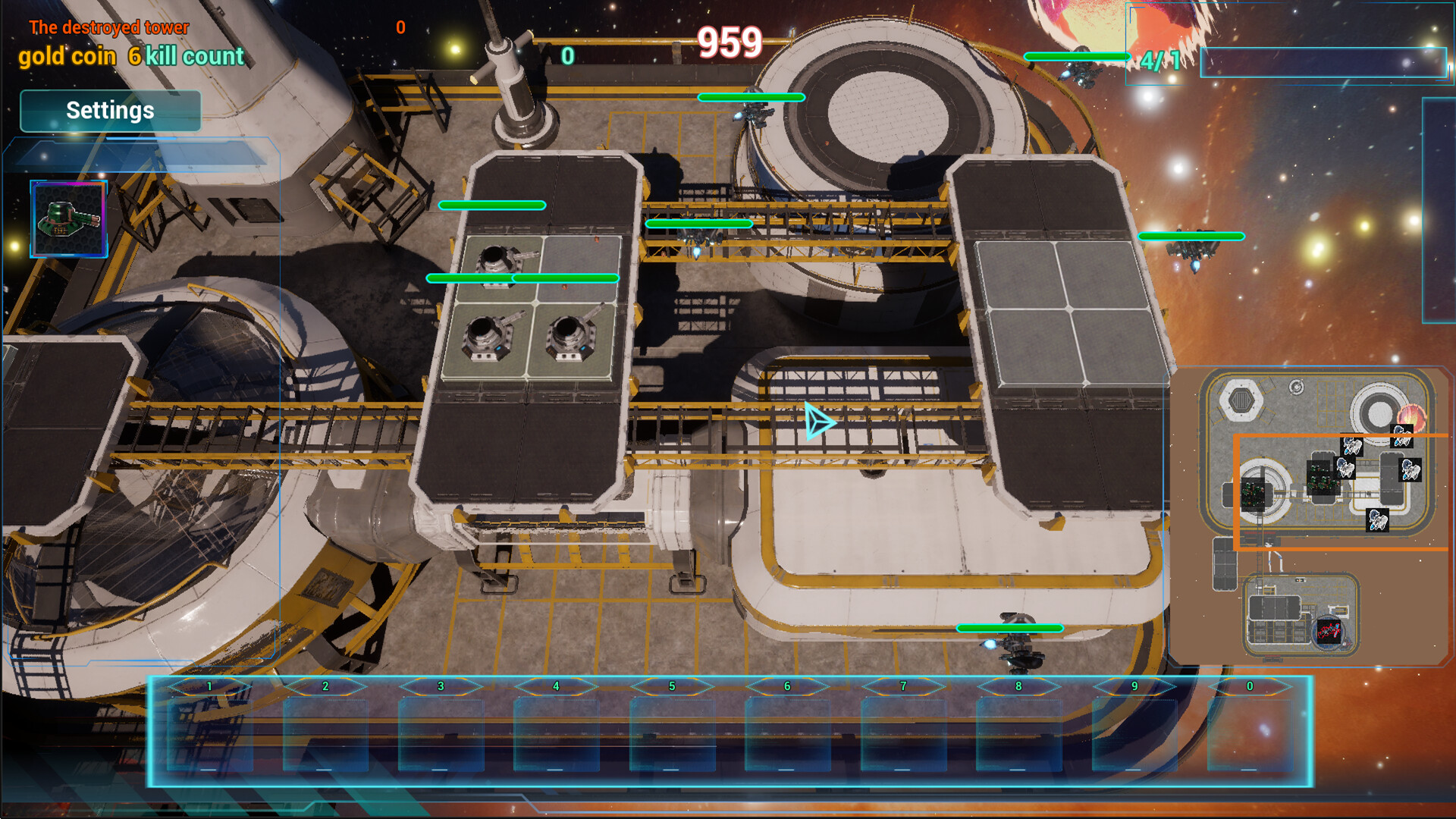Click the fire explosion marker on the minimap
Image resolution: width=1456 pixels, height=819 pixels.
coord(1411,417)
